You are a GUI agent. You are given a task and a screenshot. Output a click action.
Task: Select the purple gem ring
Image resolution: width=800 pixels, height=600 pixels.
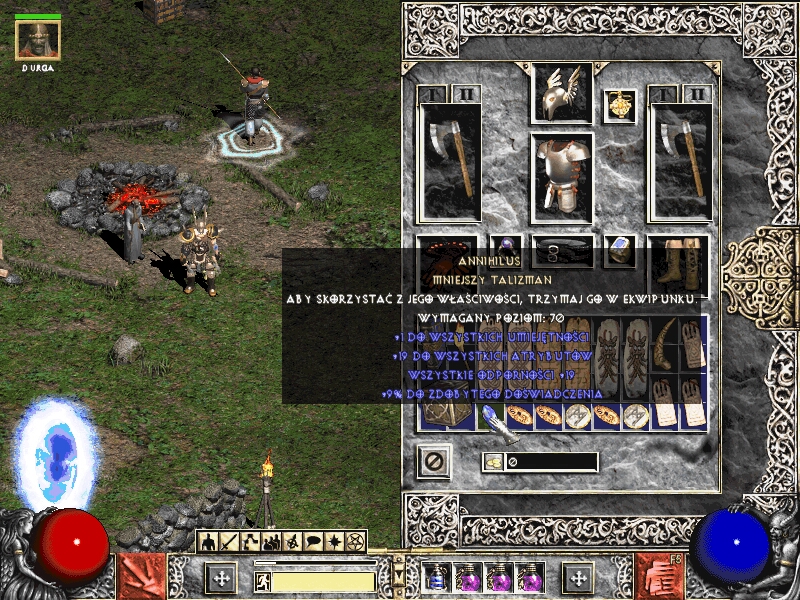[x=506, y=250]
